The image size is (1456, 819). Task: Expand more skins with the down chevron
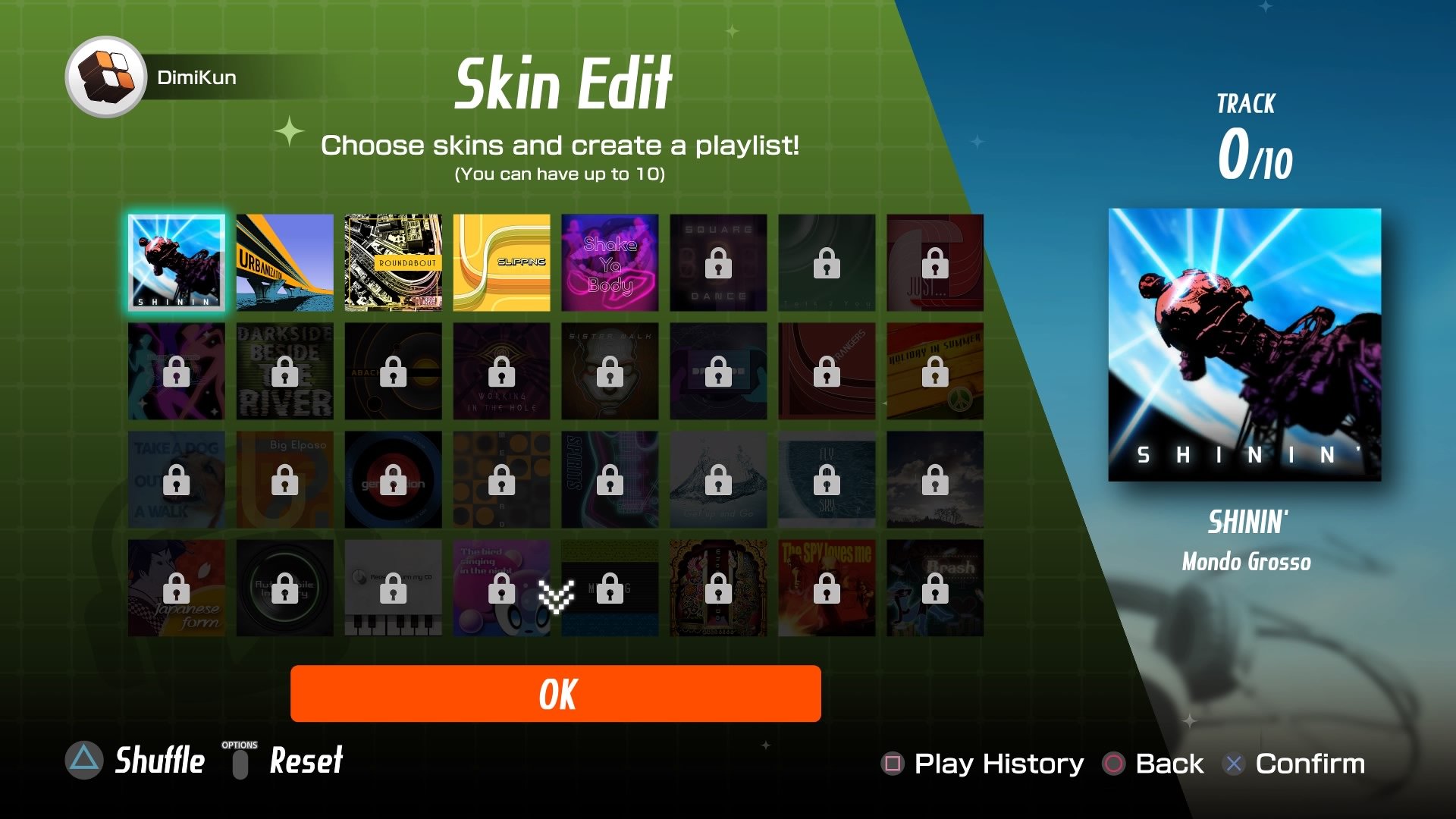coord(555,598)
